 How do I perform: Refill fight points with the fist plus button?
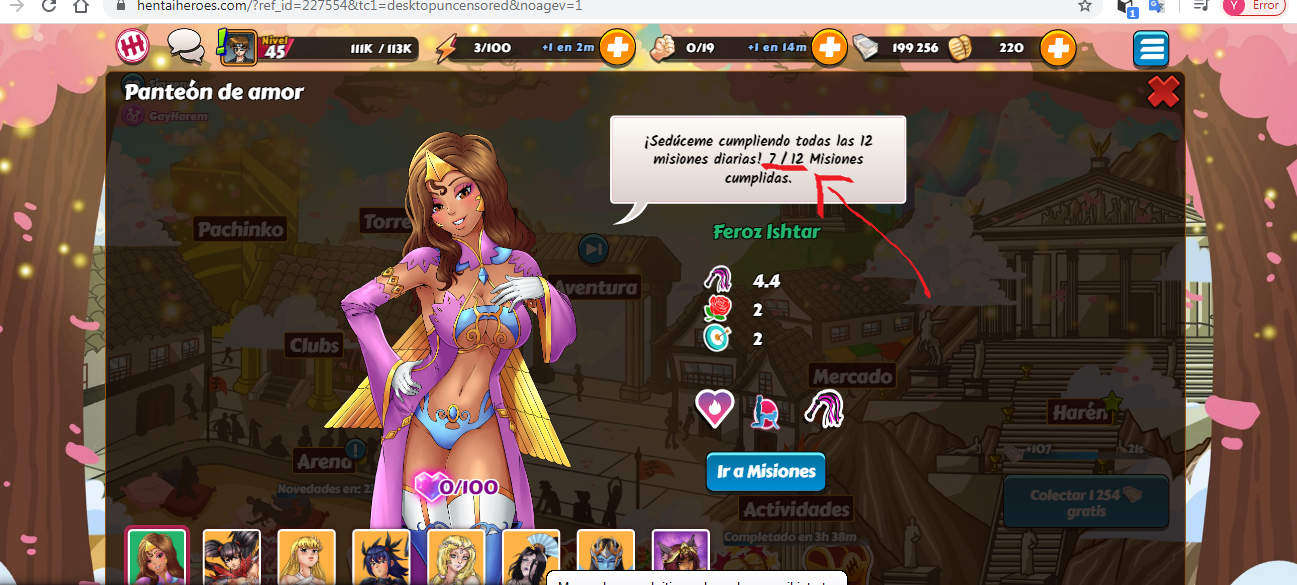click(828, 47)
